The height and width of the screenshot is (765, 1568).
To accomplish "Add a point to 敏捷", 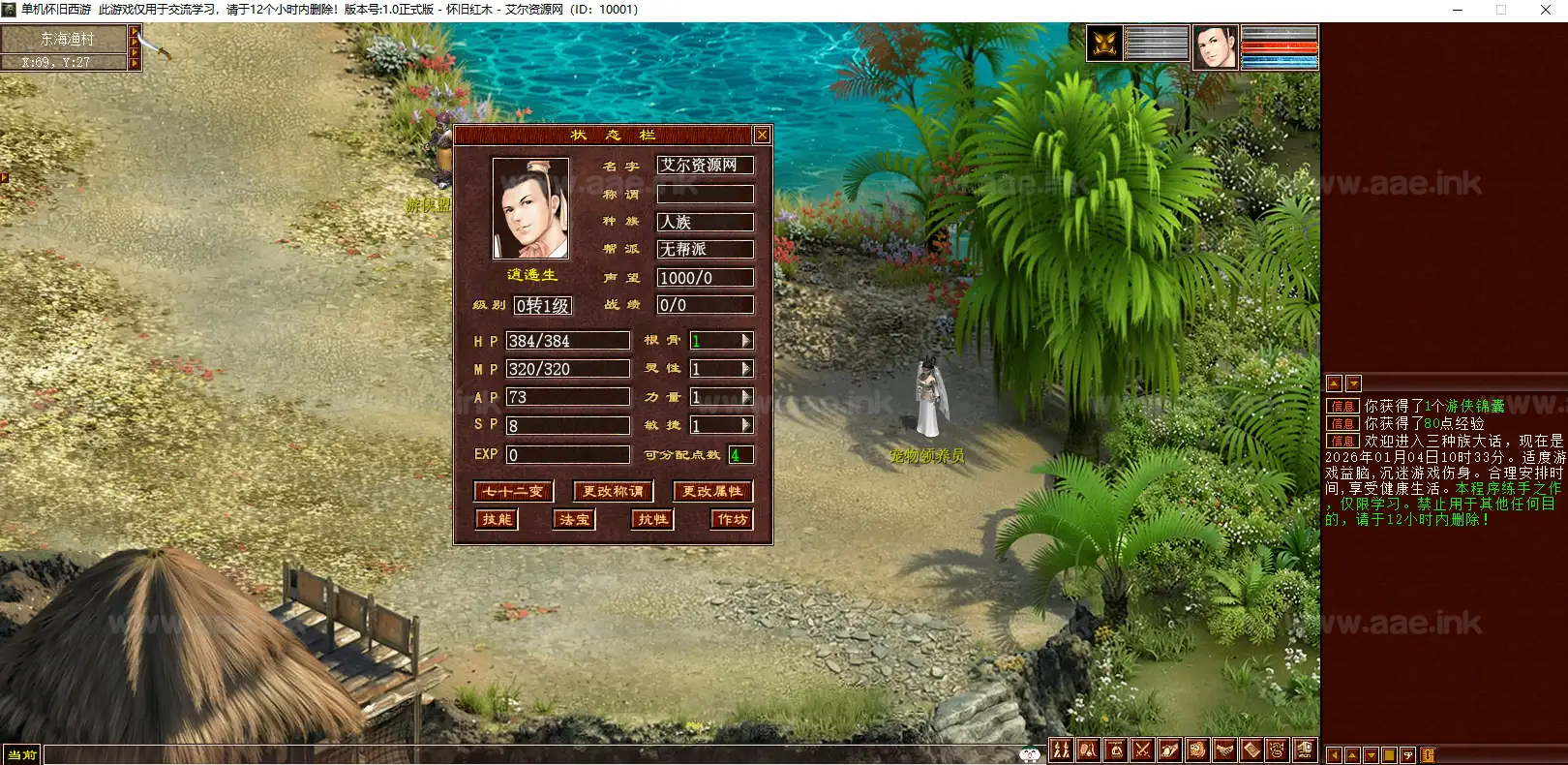I will pos(746,425).
